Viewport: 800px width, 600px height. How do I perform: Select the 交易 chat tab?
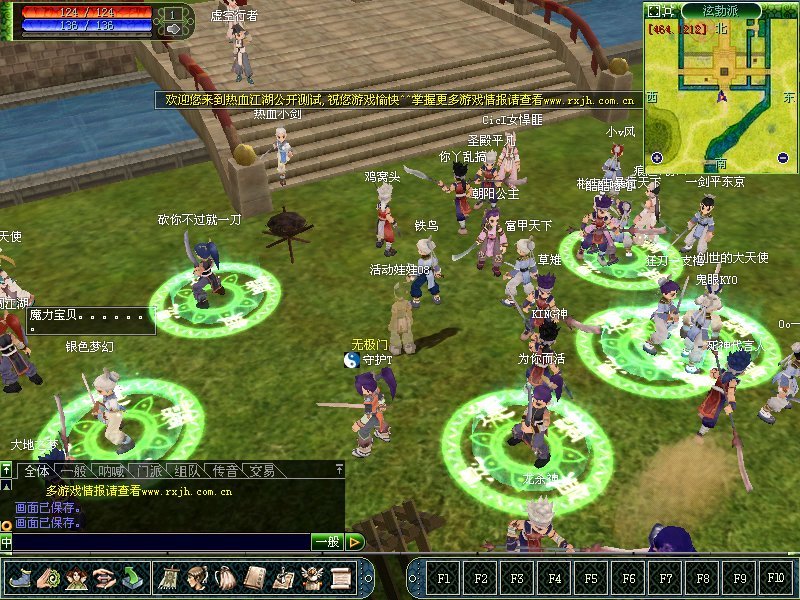tap(262, 471)
